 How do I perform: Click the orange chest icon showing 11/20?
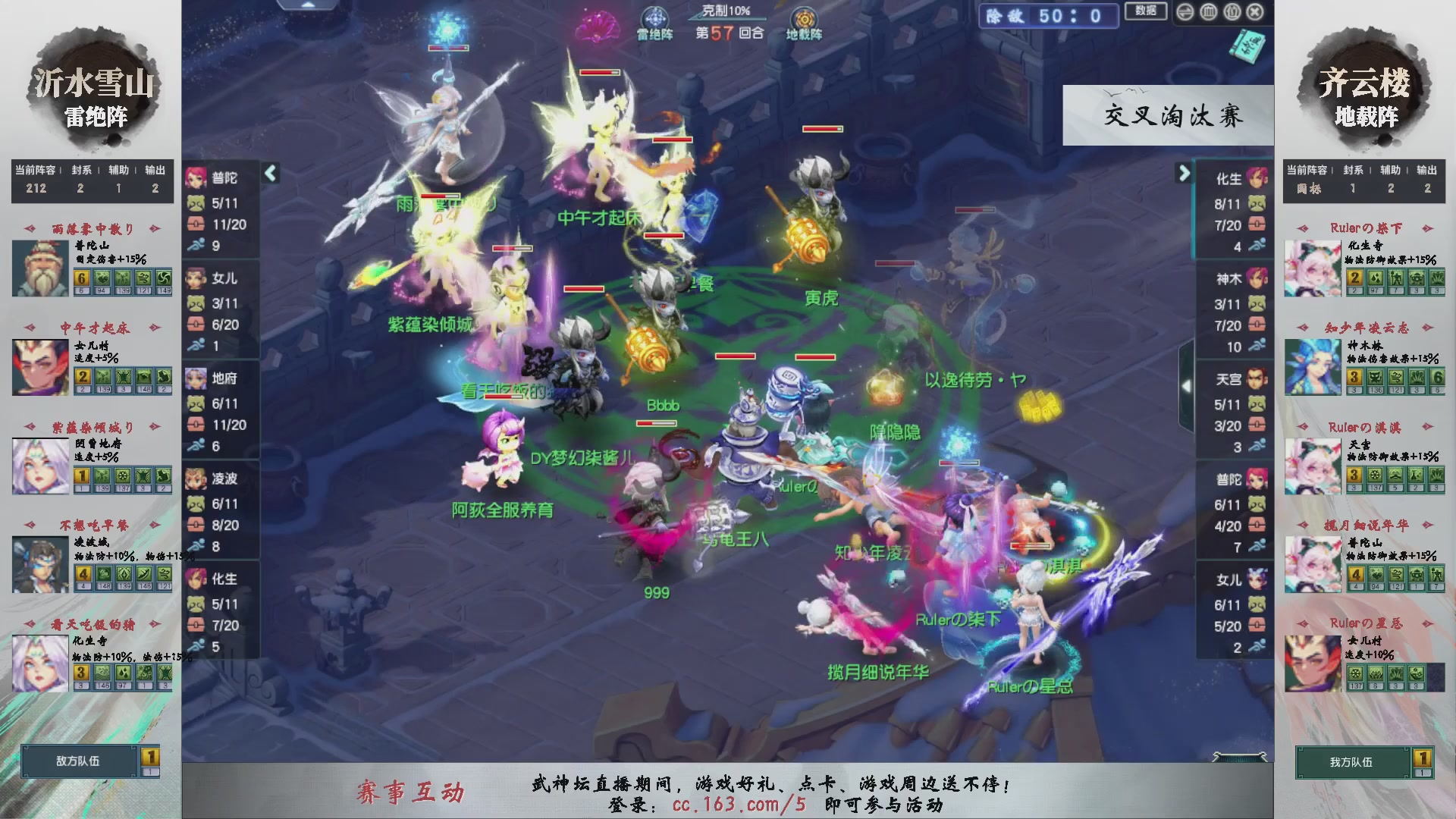(196, 224)
